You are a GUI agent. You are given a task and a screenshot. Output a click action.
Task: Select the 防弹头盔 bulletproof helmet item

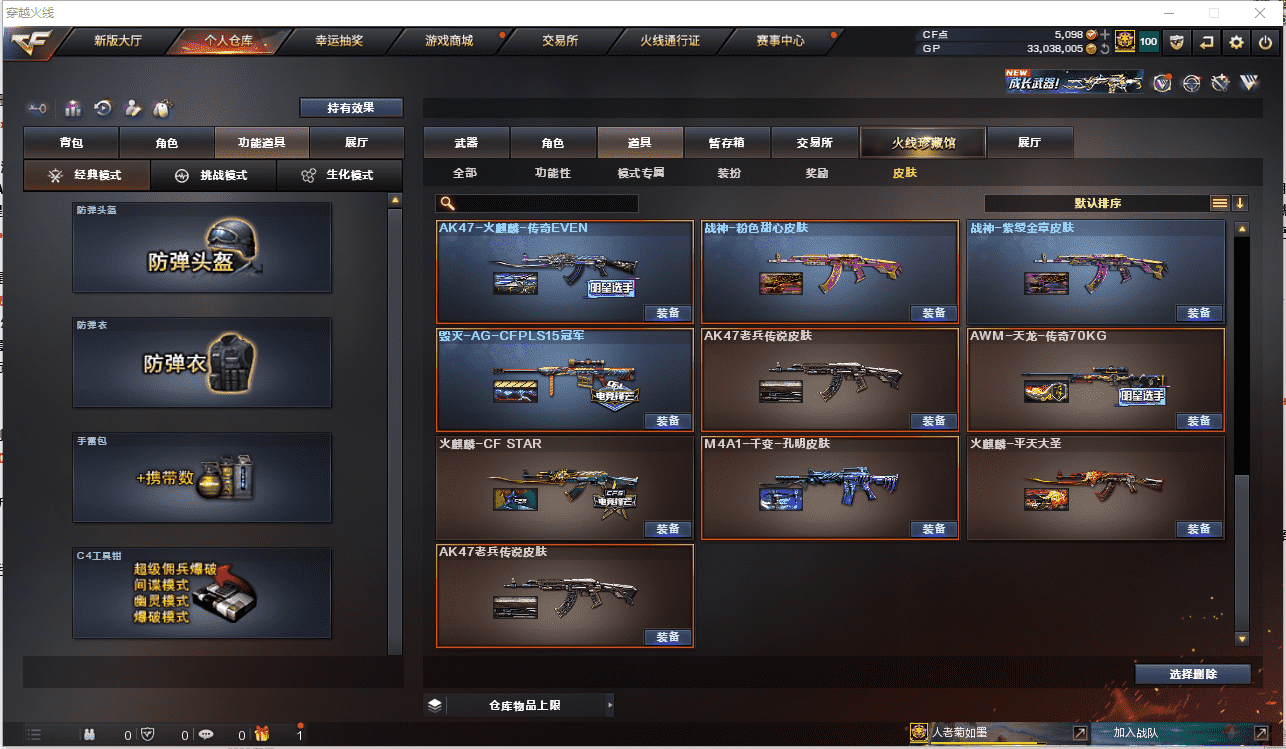click(x=202, y=248)
